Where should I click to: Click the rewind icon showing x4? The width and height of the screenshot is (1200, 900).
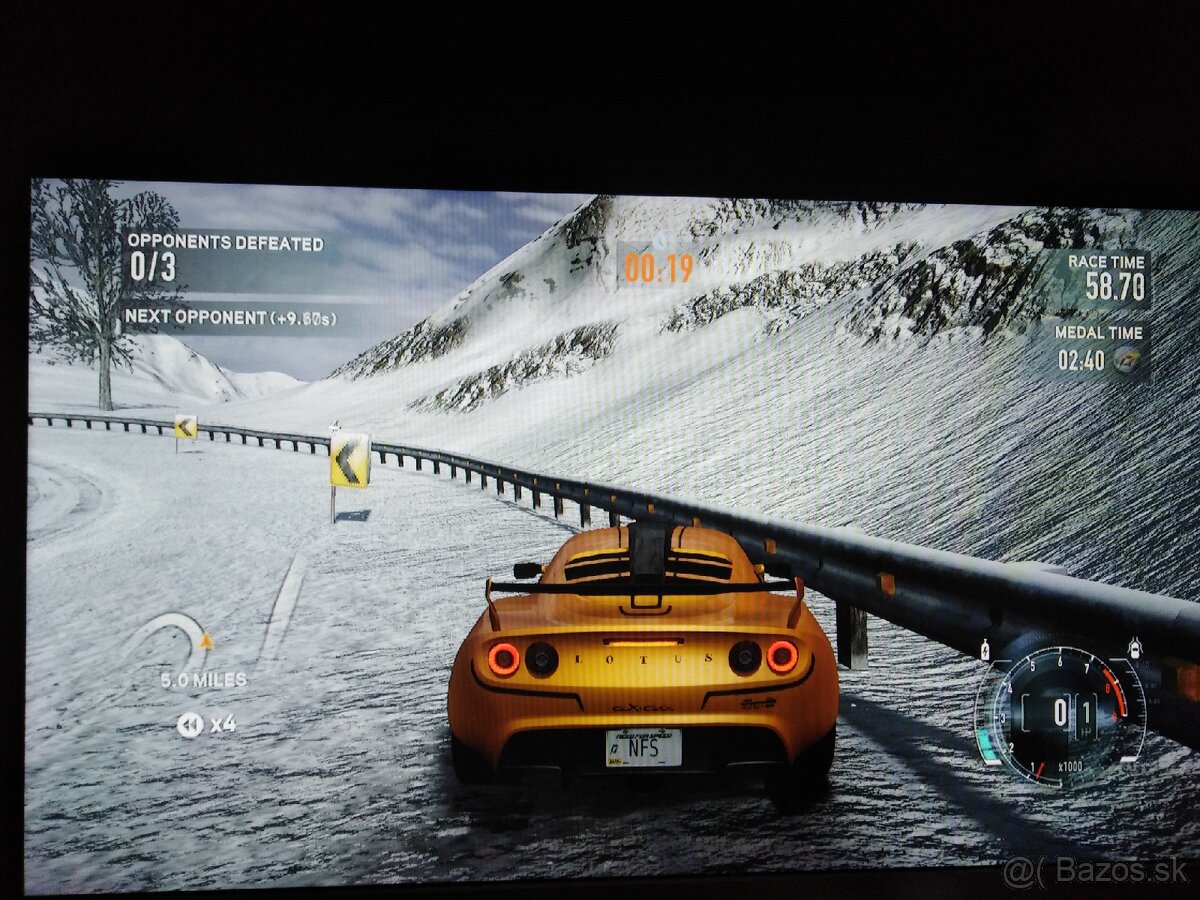tap(190, 724)
